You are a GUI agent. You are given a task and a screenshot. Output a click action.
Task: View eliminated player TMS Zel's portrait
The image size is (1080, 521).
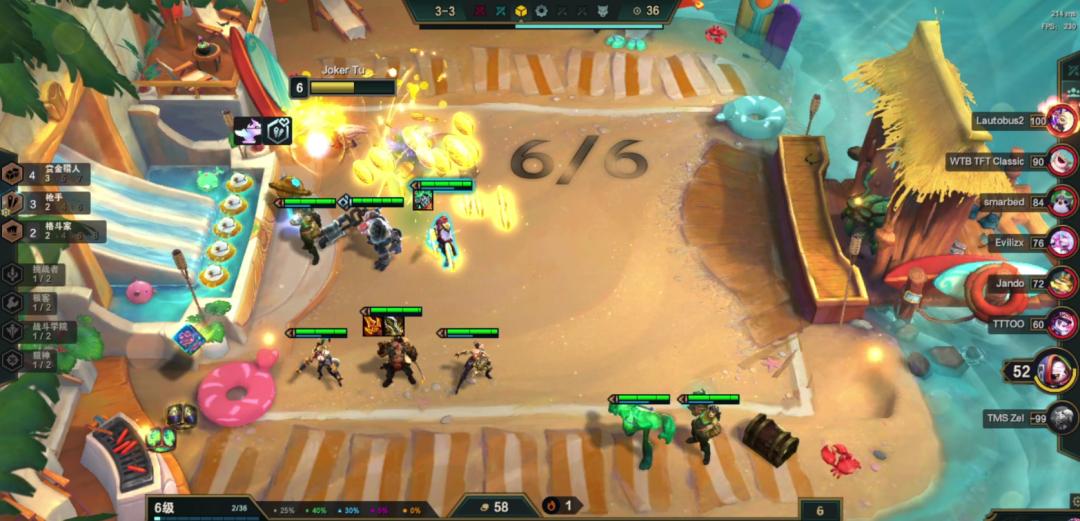point(1062,418)
